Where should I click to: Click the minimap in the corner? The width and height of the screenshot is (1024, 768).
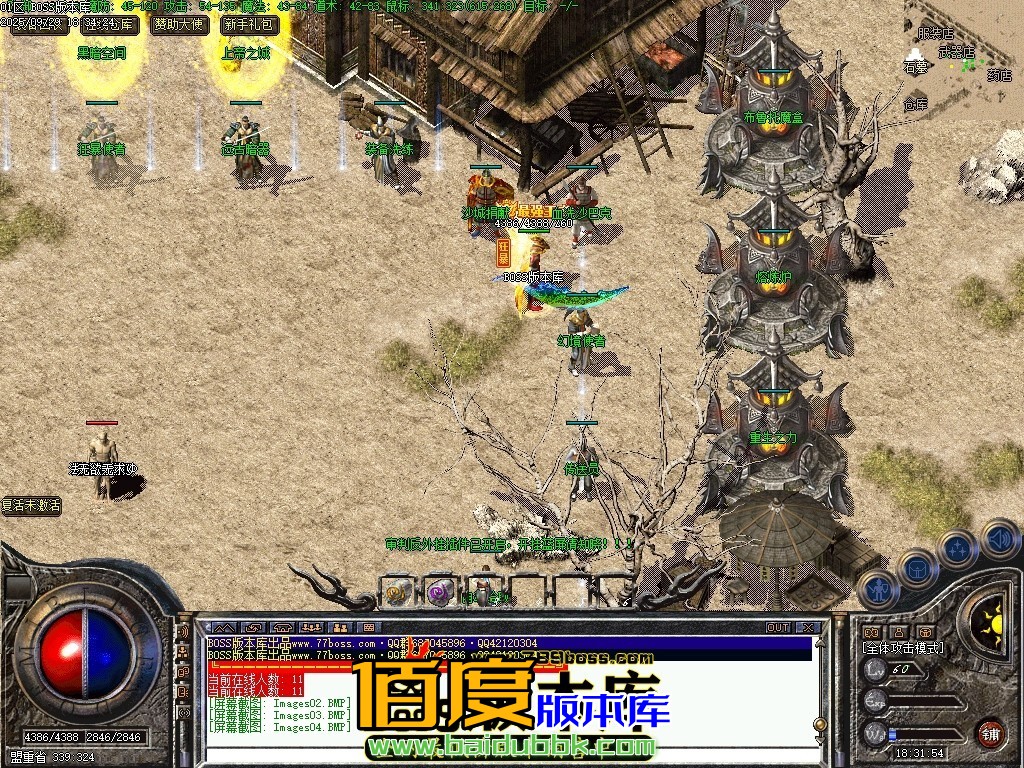click(962, 50)
